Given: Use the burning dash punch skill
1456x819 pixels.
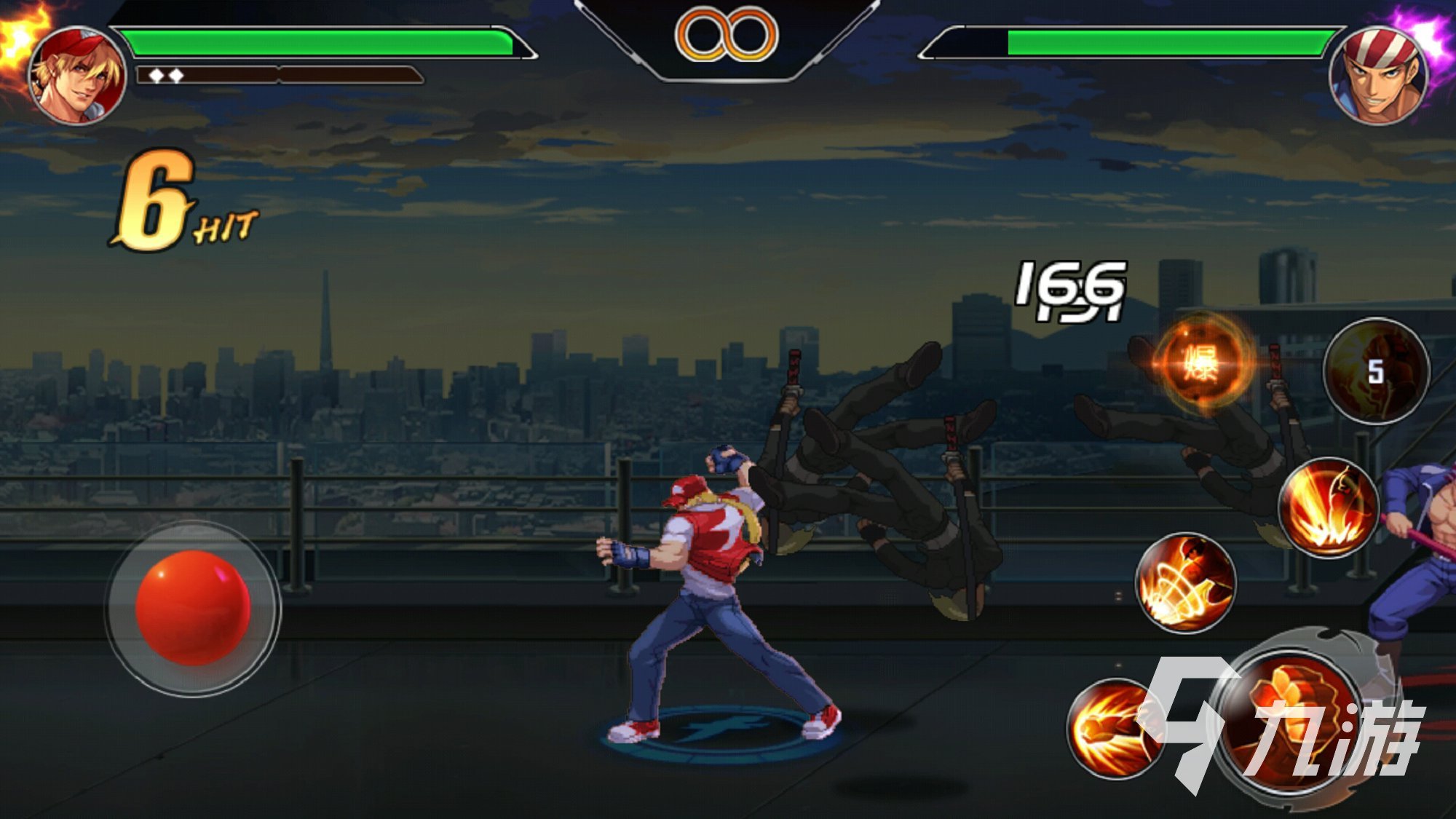Looking at the screenshot, I should tap(1114, 728).
